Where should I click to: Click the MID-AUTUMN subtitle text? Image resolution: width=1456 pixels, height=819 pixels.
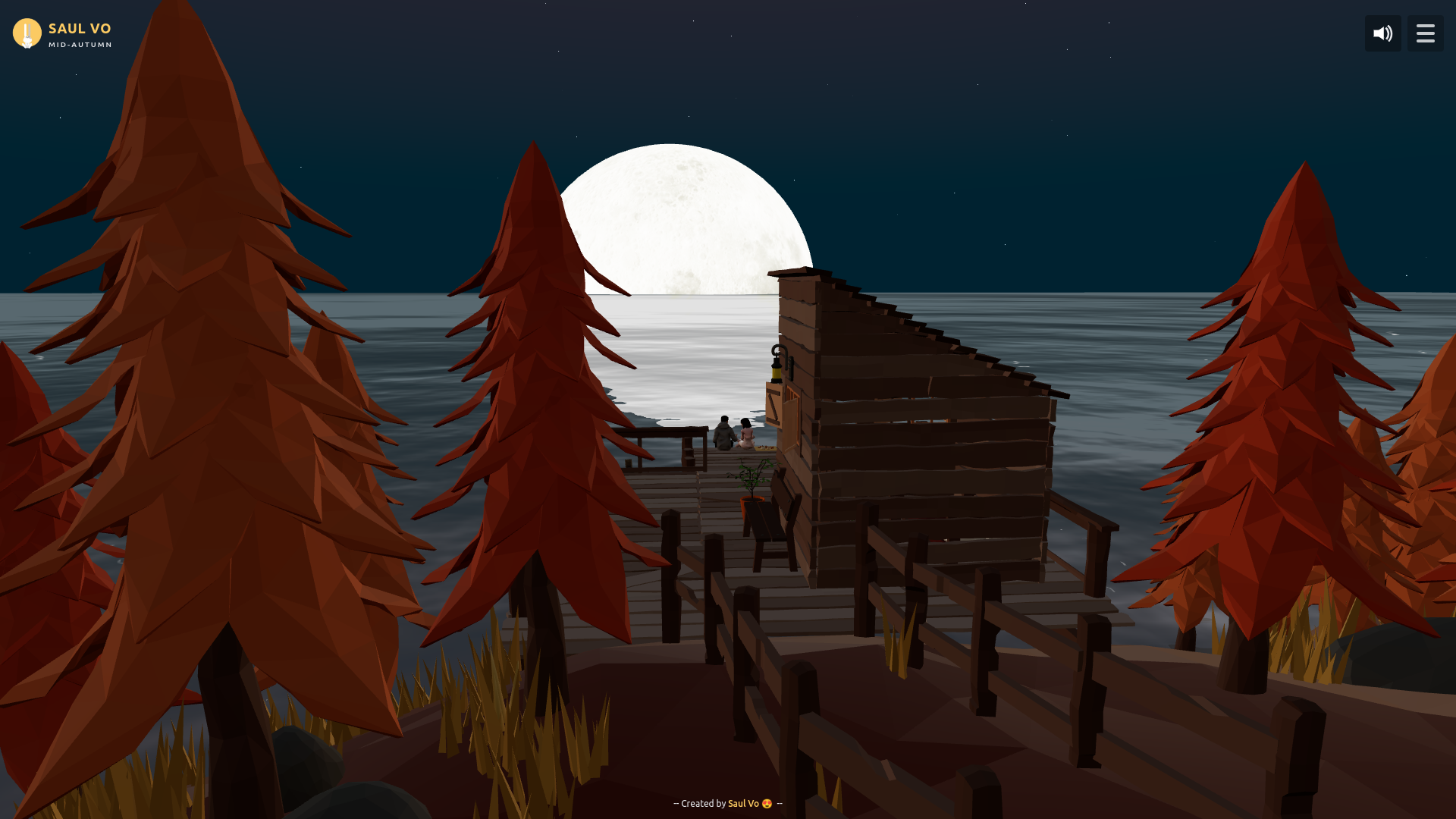[x=80, y=45]
